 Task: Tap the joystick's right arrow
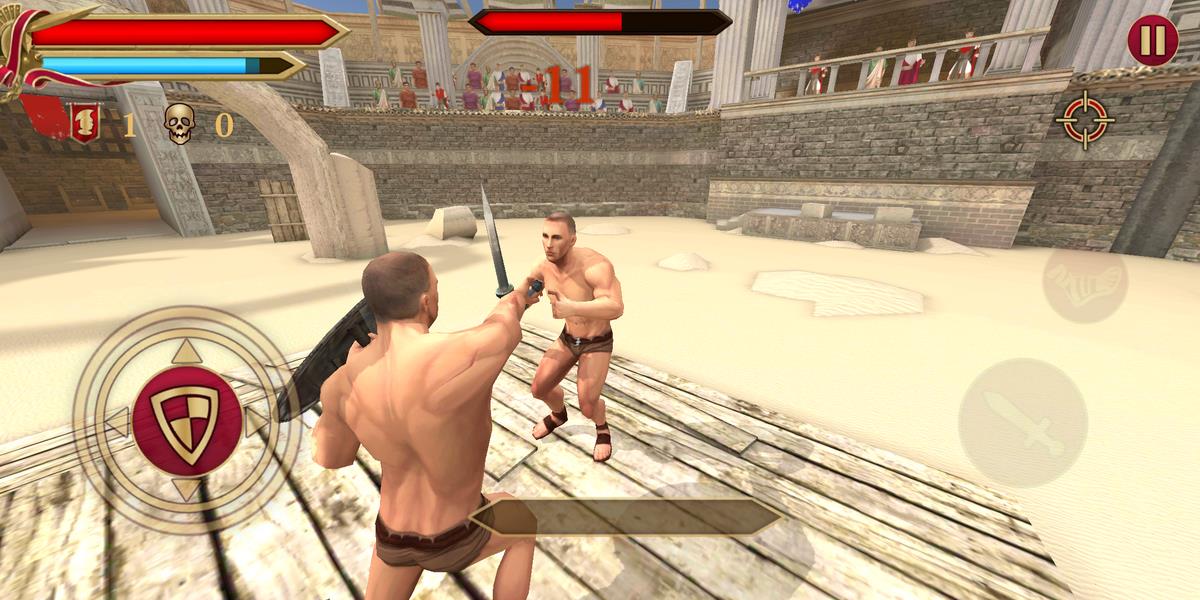pyautogui.click(x=256, y=422)
